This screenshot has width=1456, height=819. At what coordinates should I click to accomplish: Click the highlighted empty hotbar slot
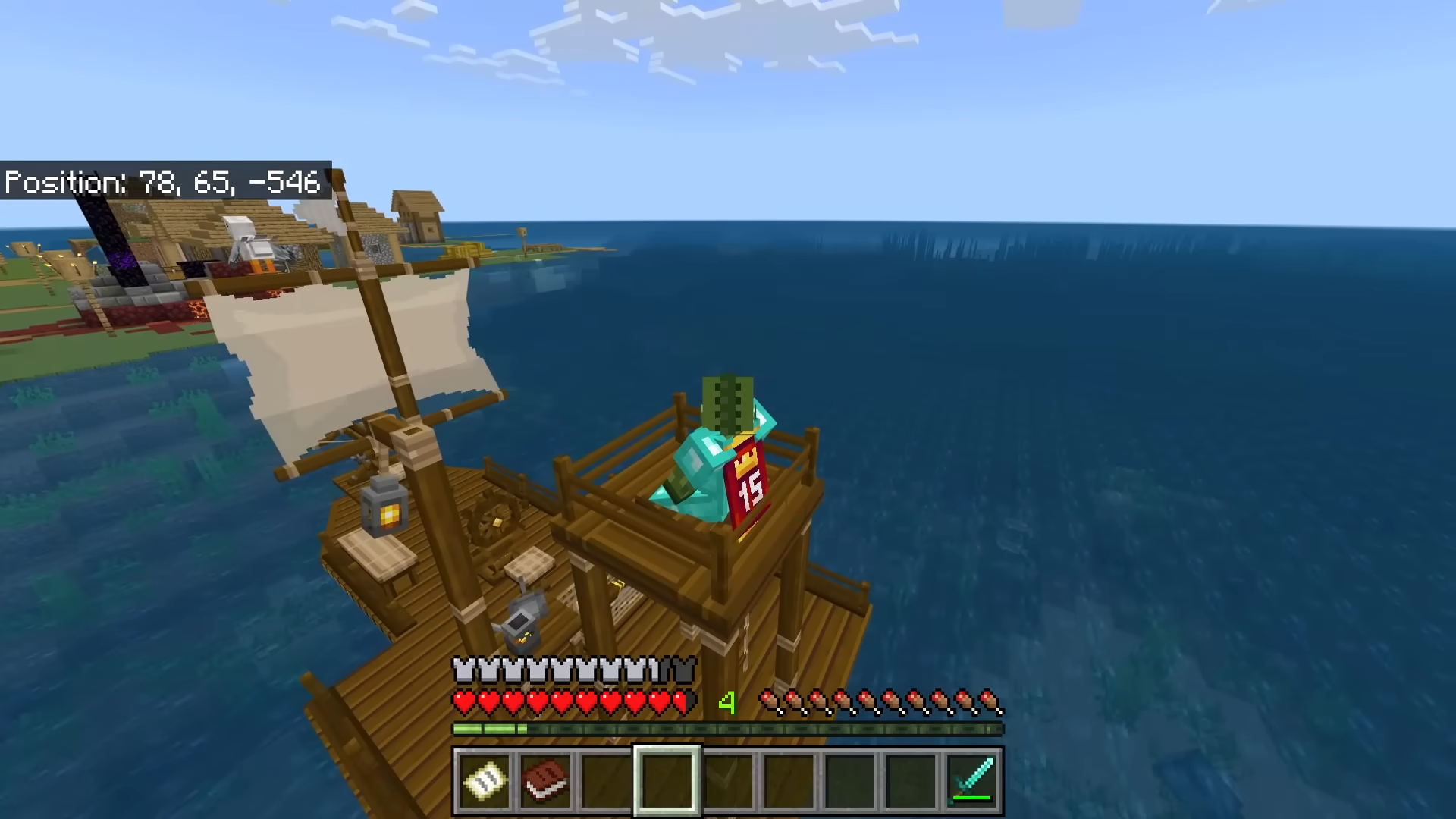667,780
